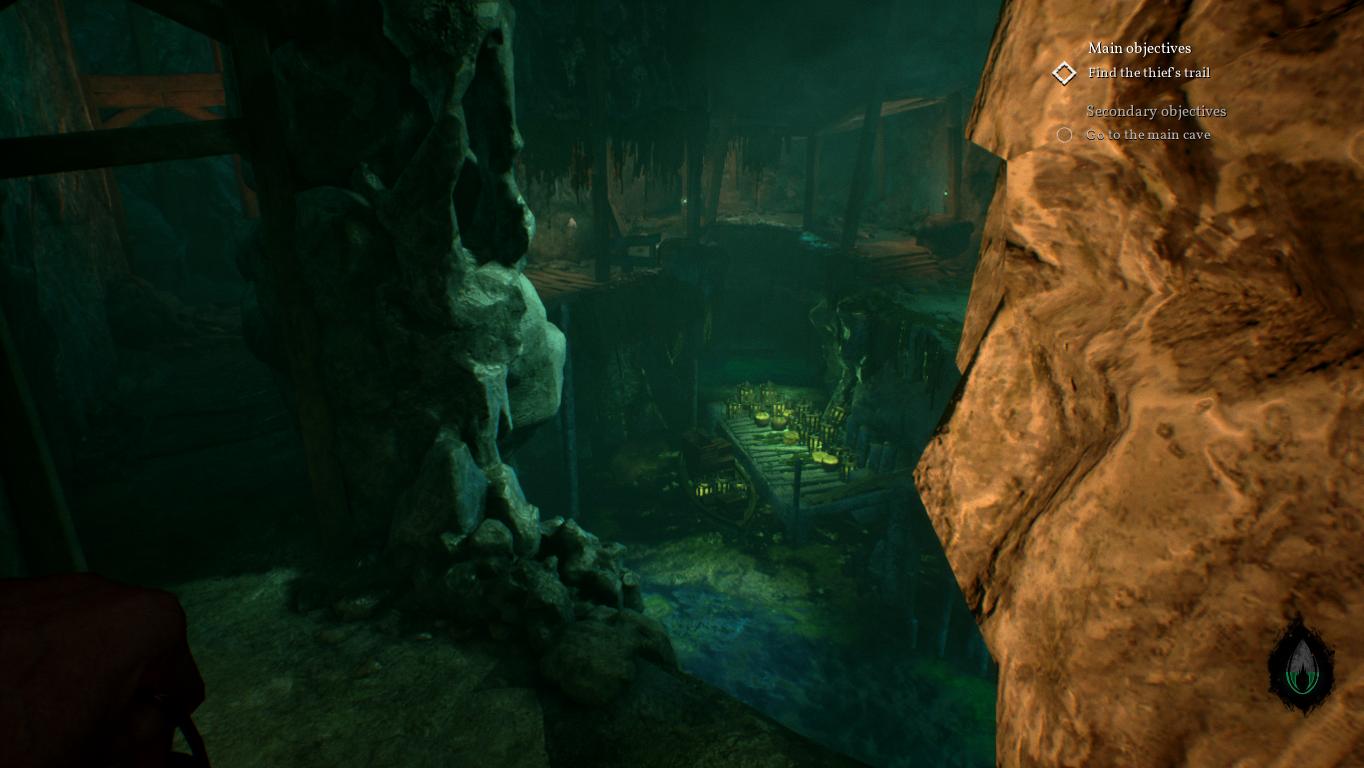The width and height of the screenshot is (1364, 768).
Task: Click the 'Go to the main cave' secondary objective
Action: [1148, 135]
